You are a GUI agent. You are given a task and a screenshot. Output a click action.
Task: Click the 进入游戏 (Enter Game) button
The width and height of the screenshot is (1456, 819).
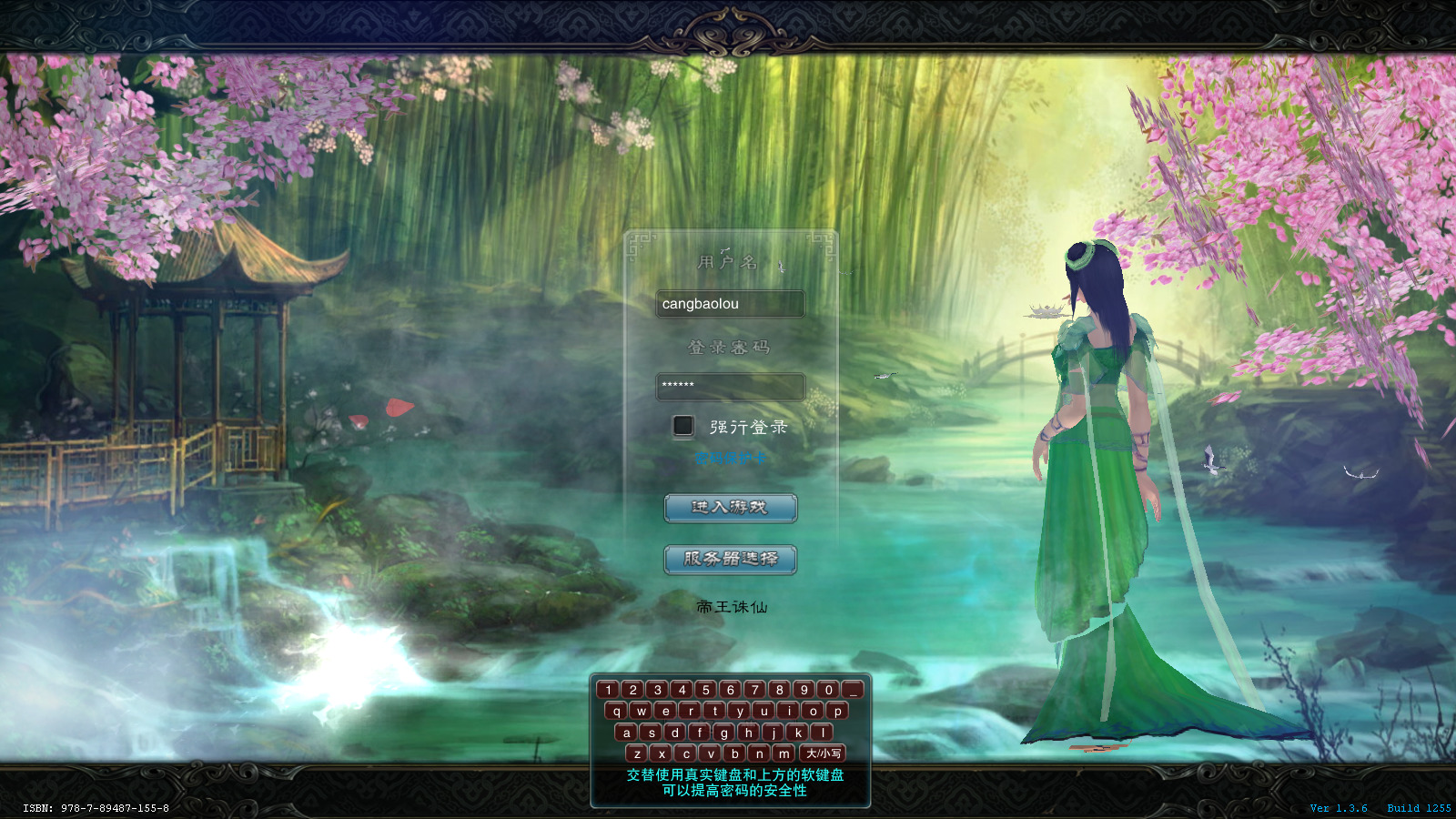tap(731, 509)
